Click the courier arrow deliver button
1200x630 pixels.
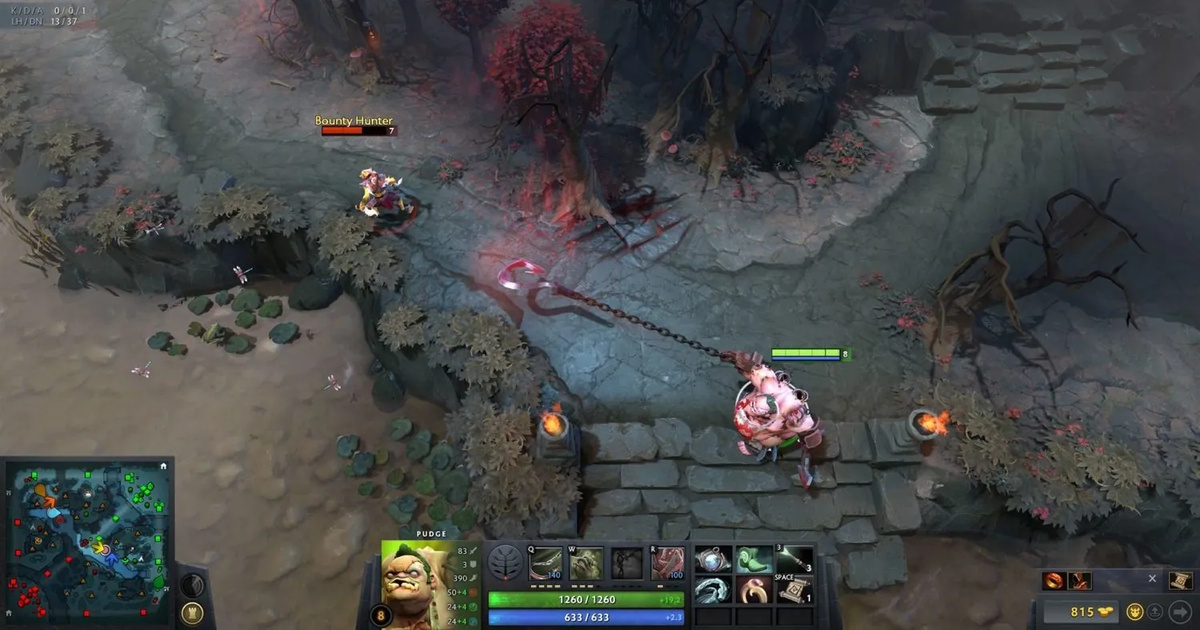(1180, 612)
